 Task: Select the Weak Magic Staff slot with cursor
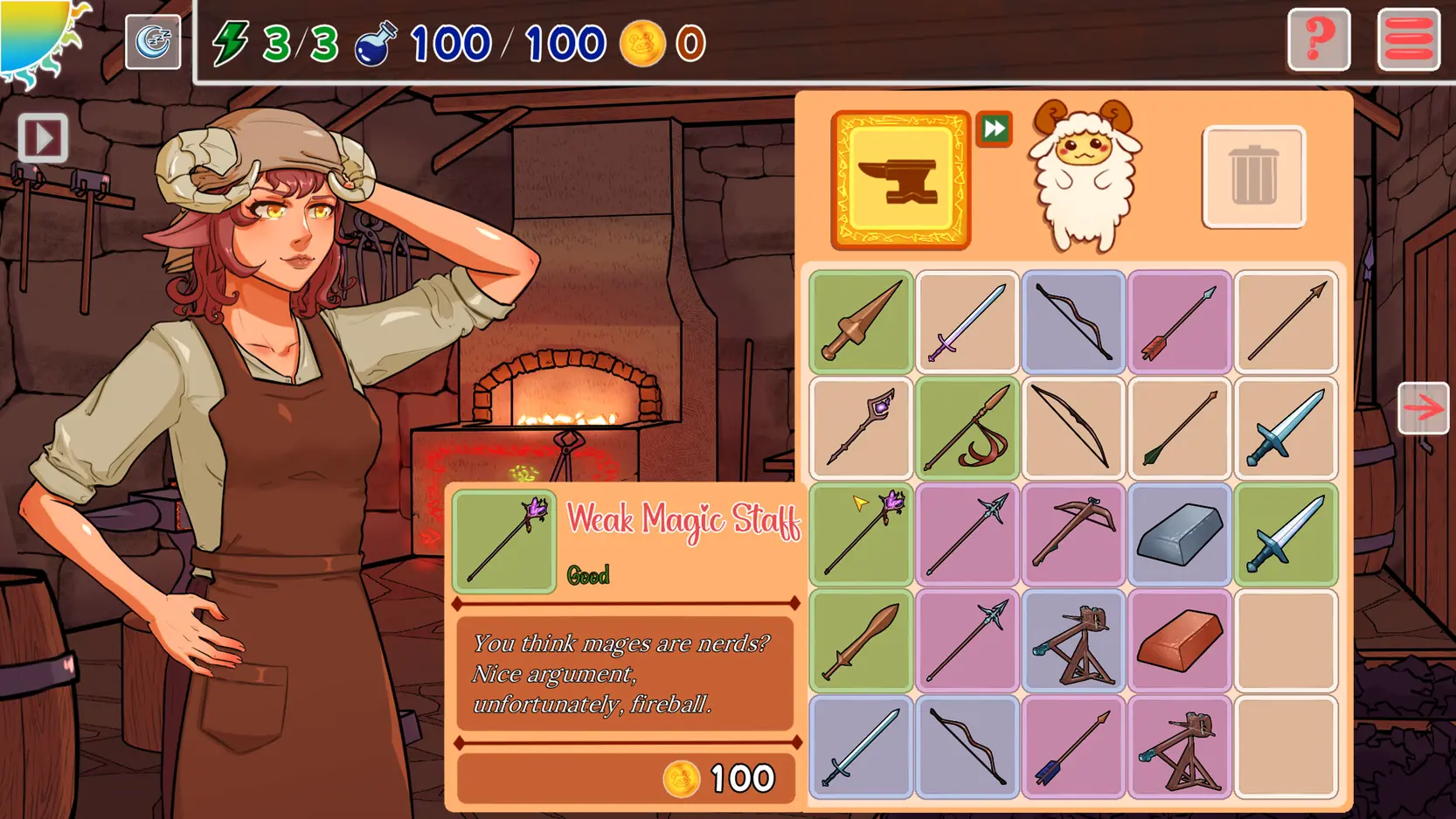(861, 534)
